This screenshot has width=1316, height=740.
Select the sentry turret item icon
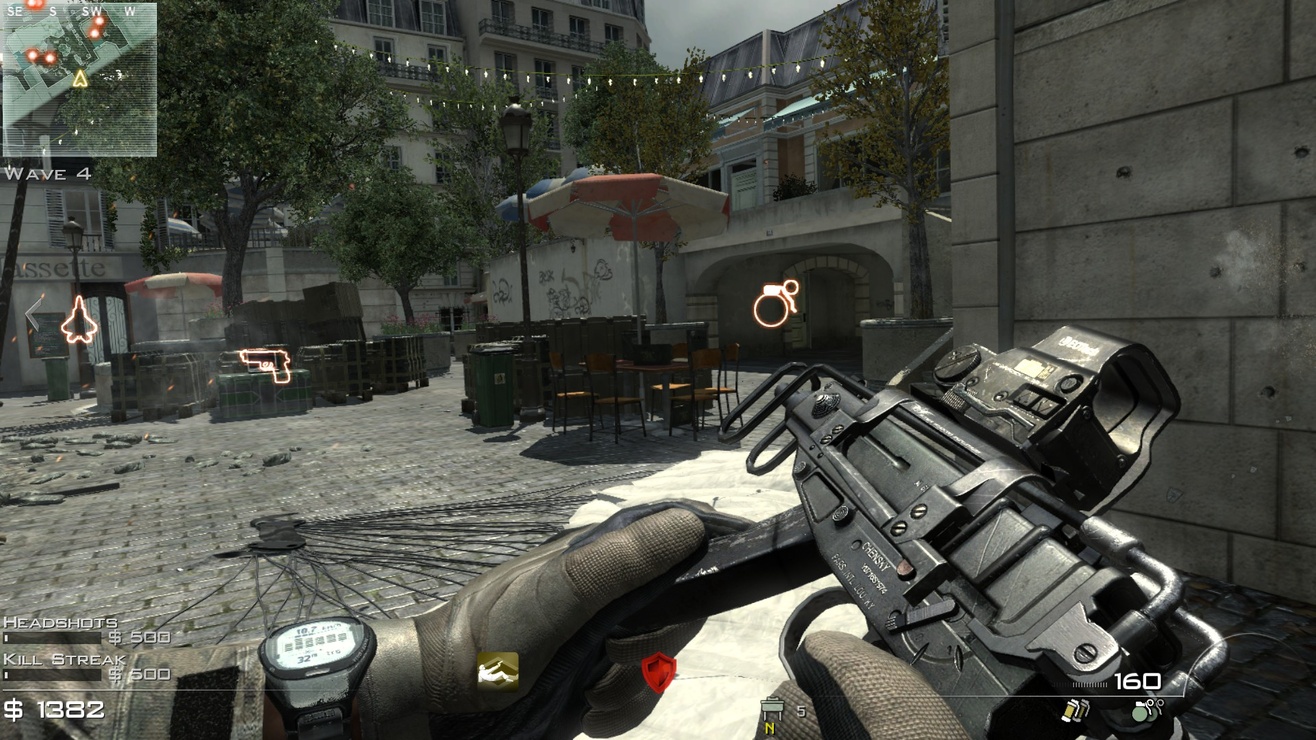[772, 713]
